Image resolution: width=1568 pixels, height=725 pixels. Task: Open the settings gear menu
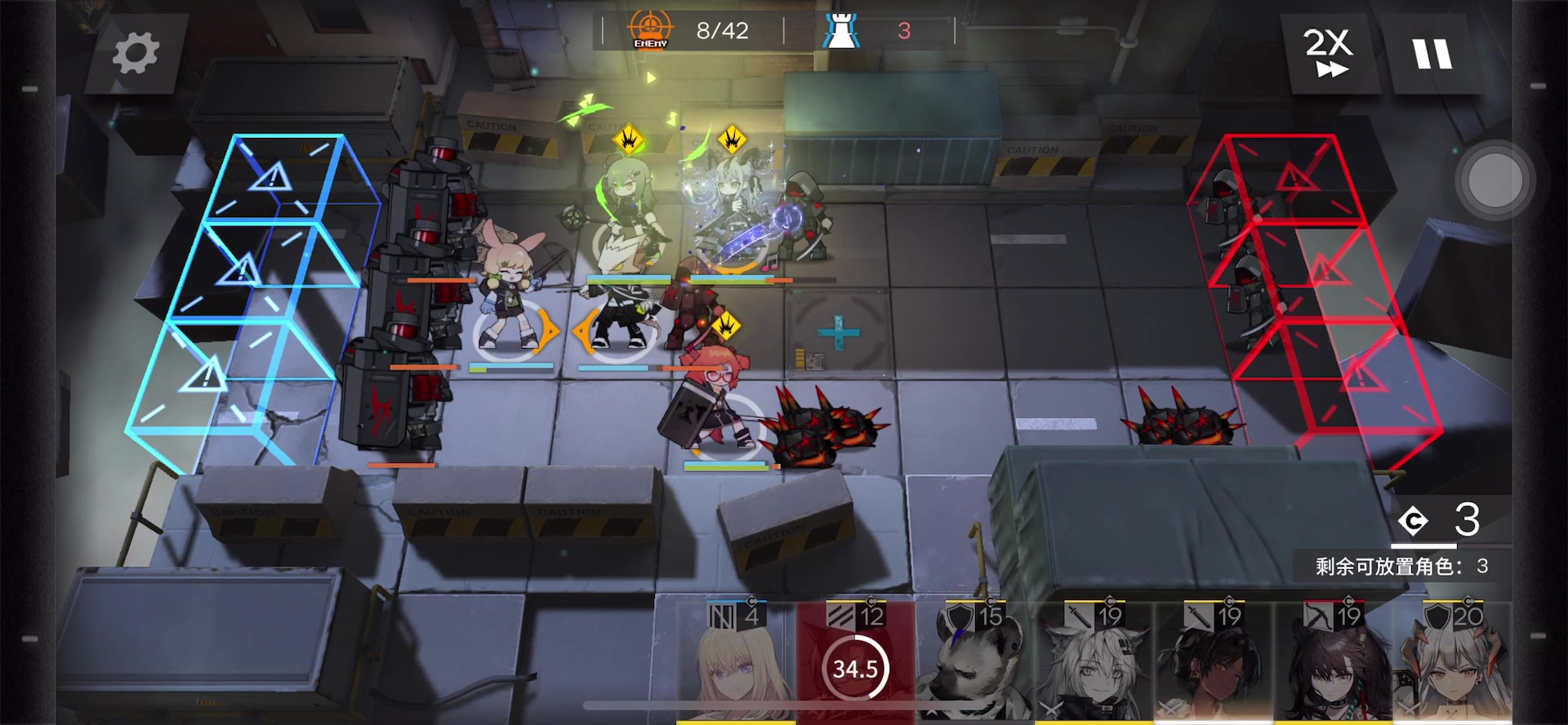[x=135, y=54]
